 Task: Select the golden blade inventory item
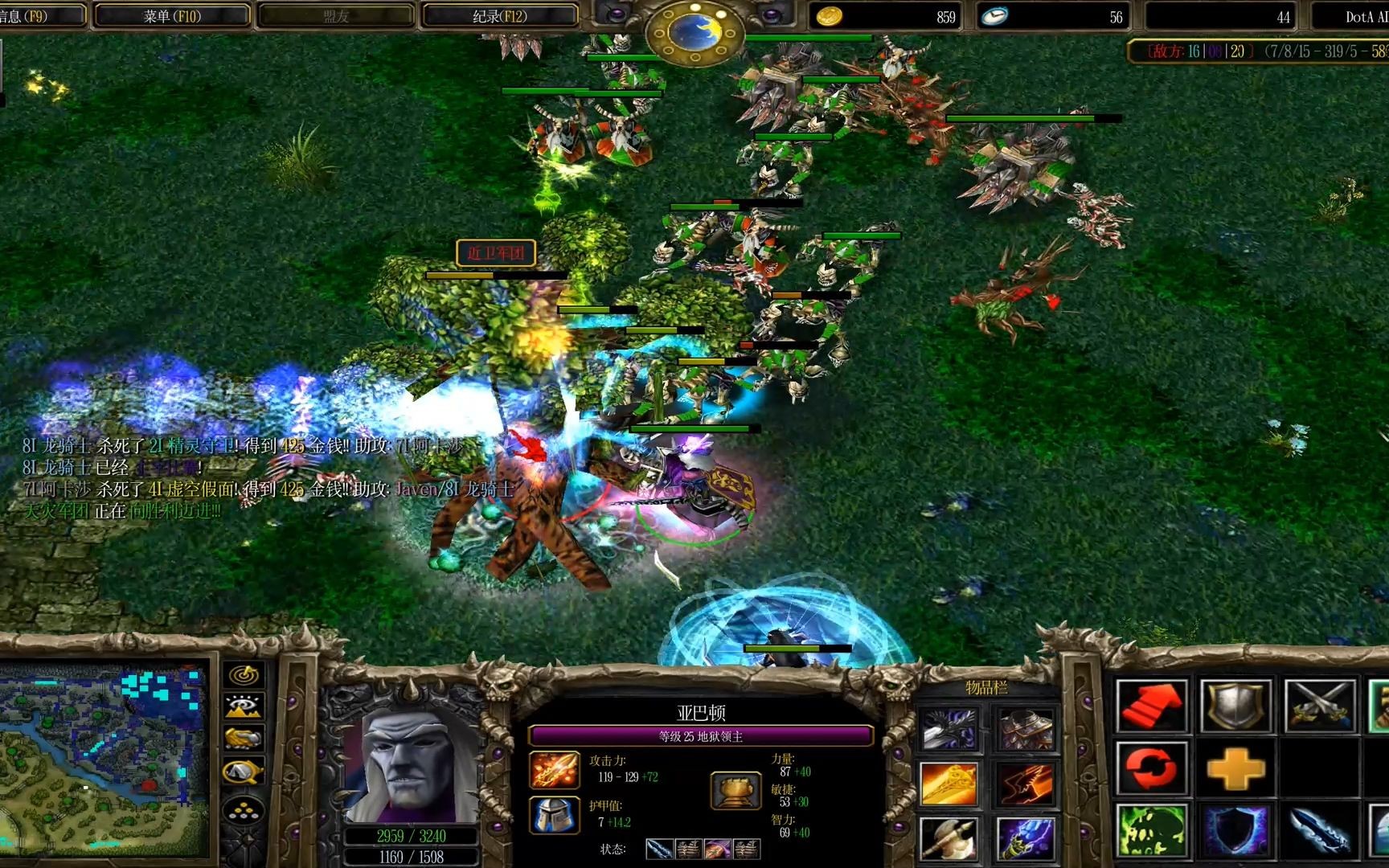[949, 784]
